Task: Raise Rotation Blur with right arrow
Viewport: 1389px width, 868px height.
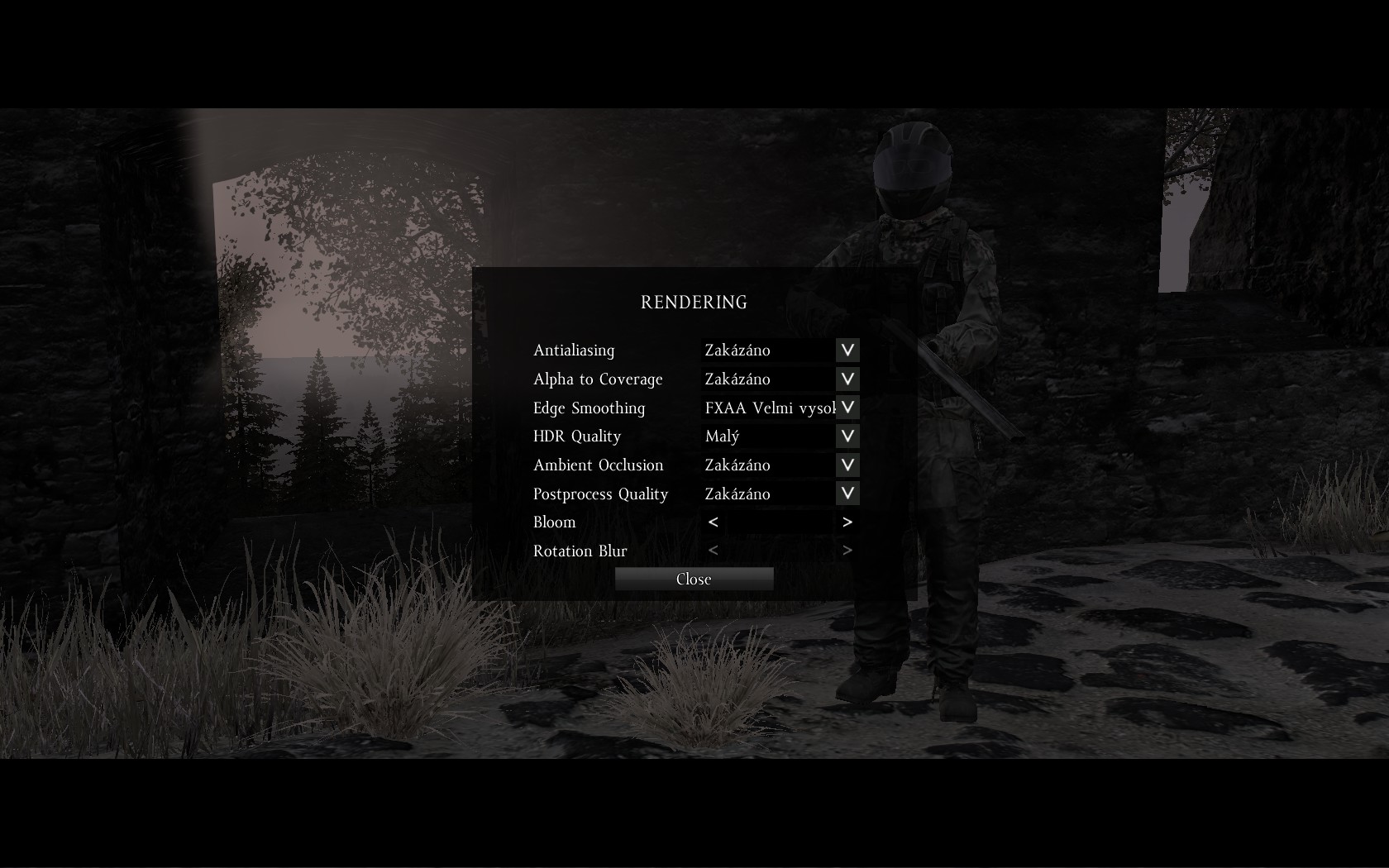Action: point(847,551)
